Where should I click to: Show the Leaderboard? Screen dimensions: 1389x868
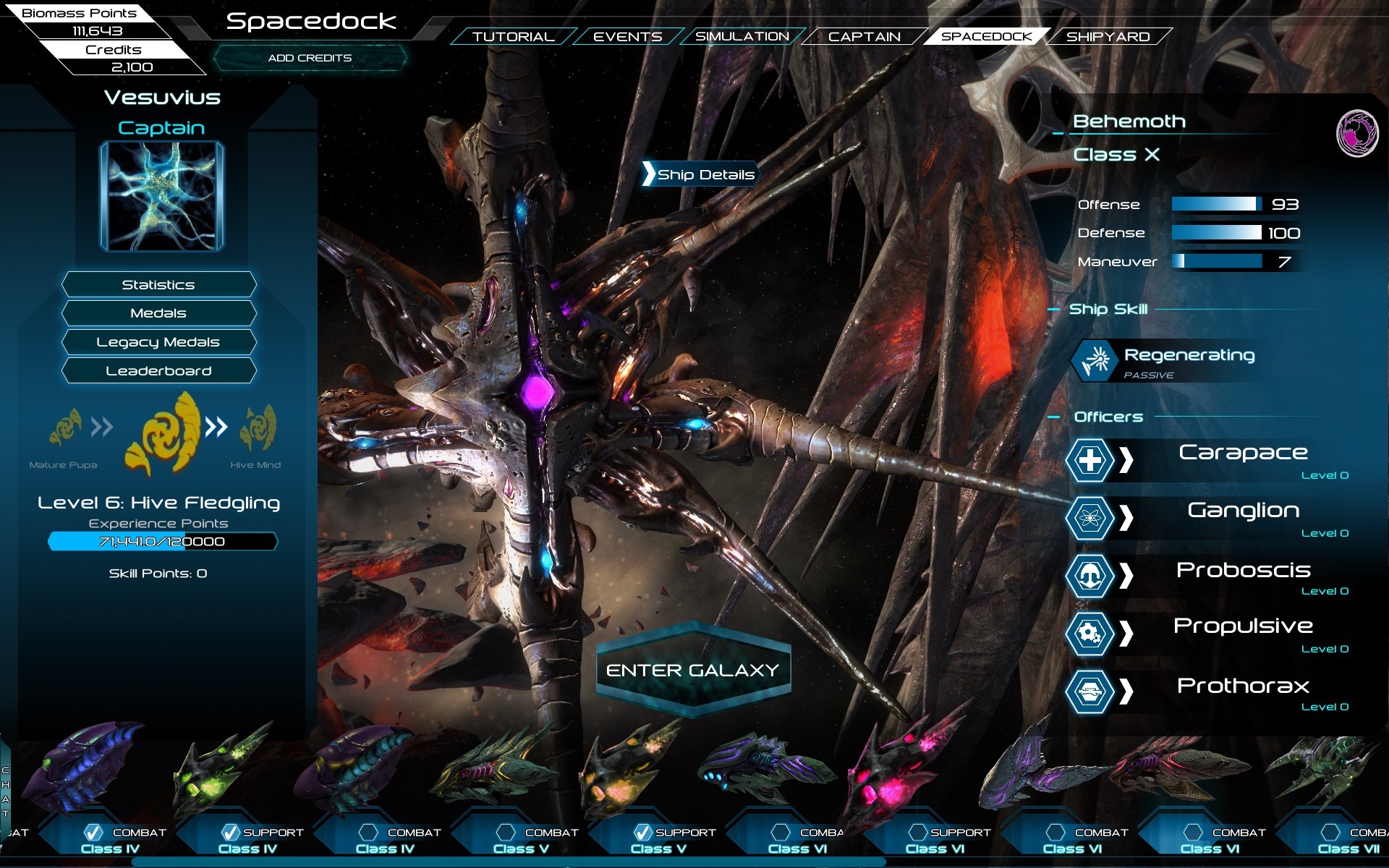pos(158,371)
